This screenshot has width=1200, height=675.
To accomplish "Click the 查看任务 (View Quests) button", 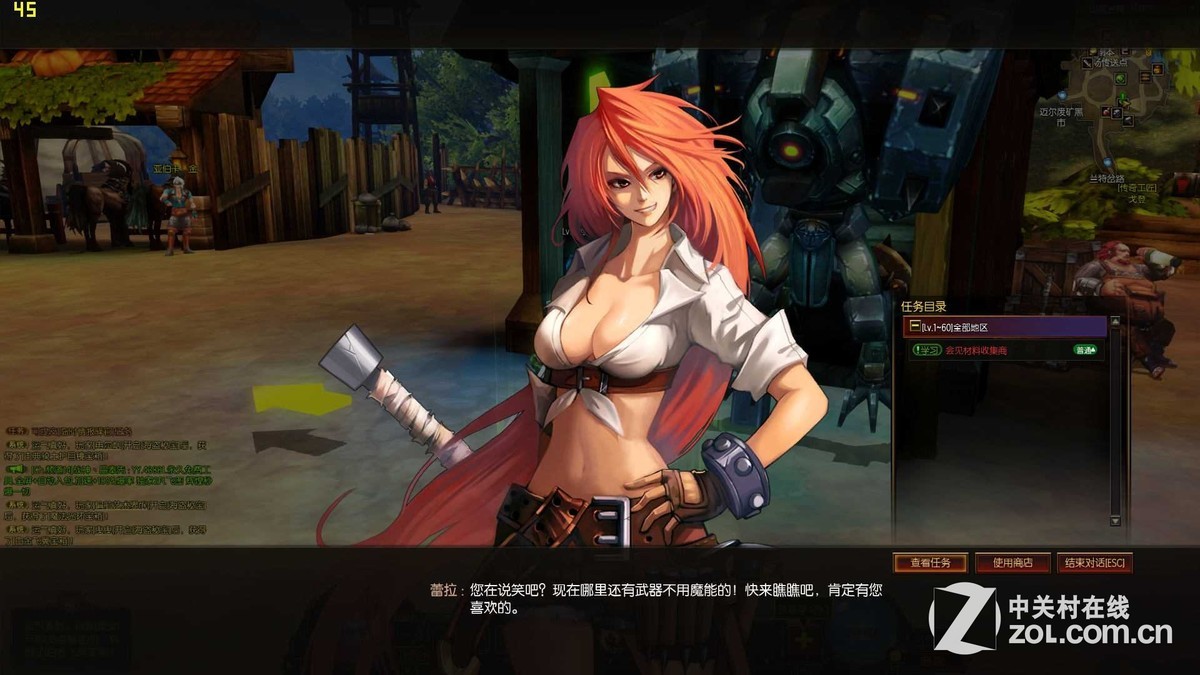I will tap(930, 563).
